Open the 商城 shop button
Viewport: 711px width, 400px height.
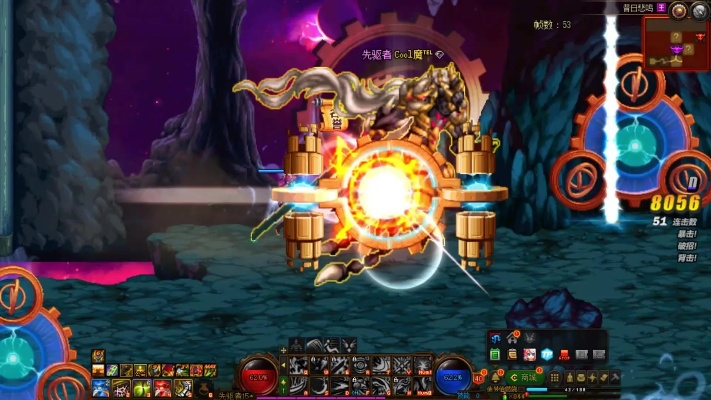coord(523,377)
